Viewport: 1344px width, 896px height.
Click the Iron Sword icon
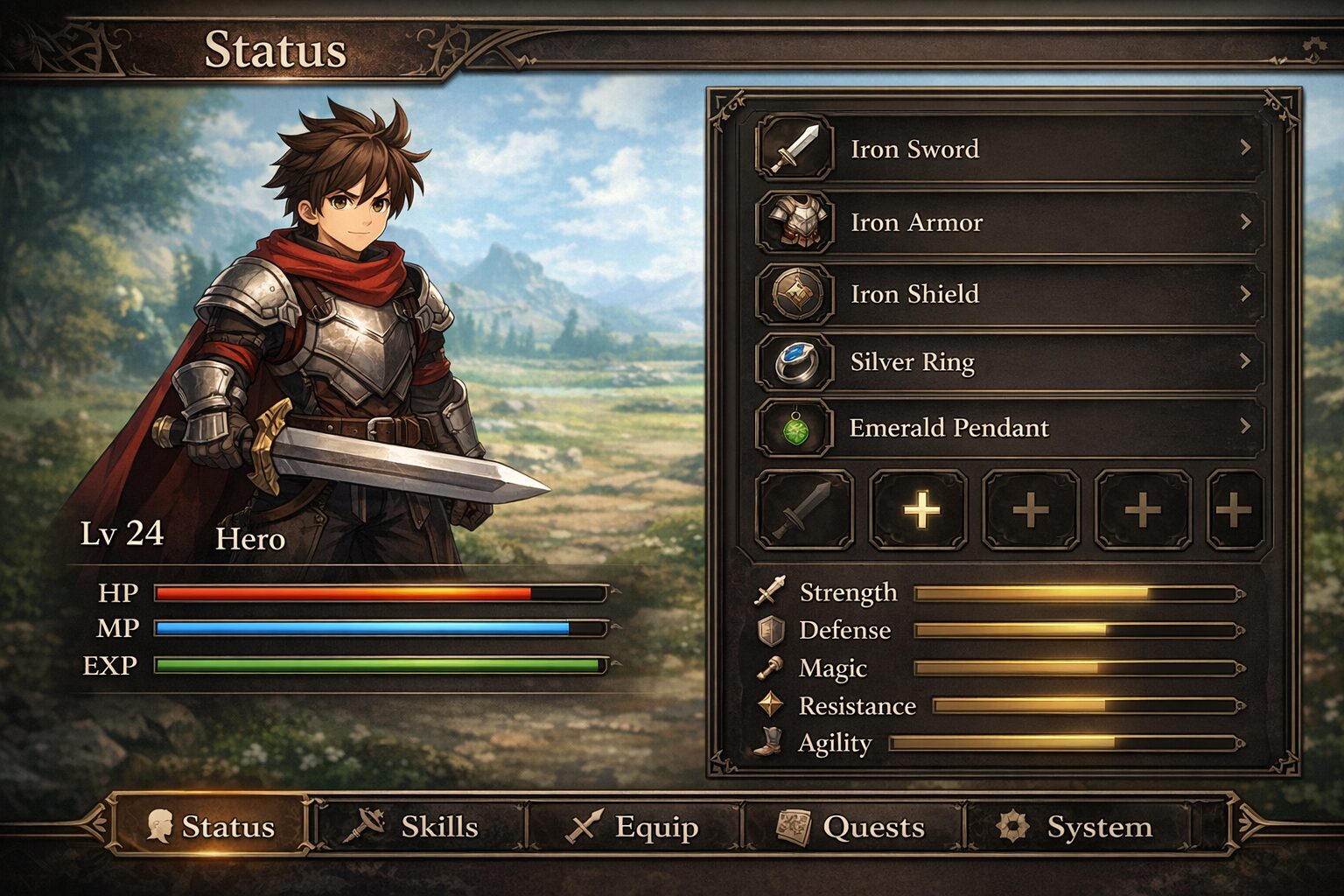[x=794, y=150]
